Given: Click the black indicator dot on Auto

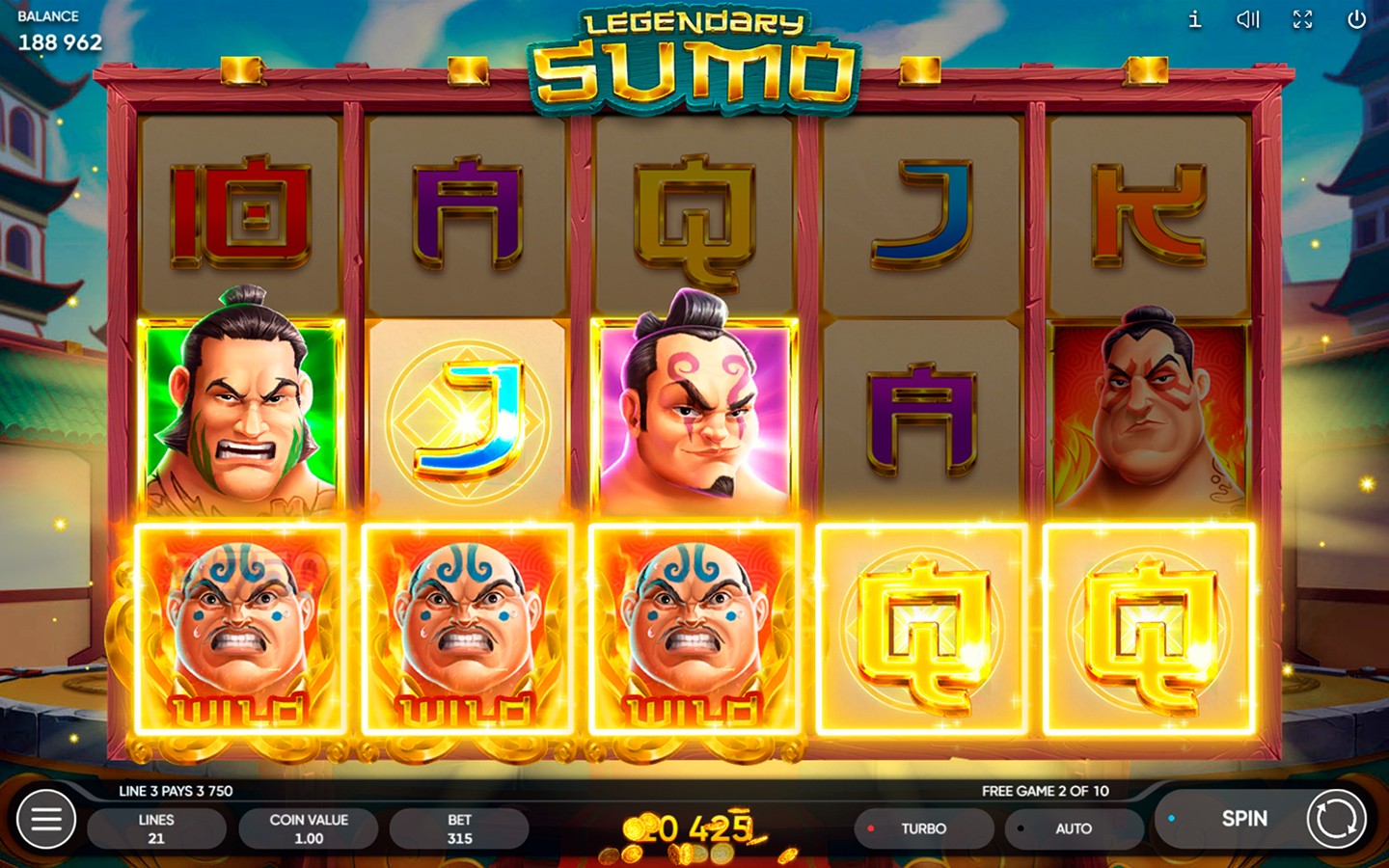Looking at the screenshot, I should (x=1020, y=827).
